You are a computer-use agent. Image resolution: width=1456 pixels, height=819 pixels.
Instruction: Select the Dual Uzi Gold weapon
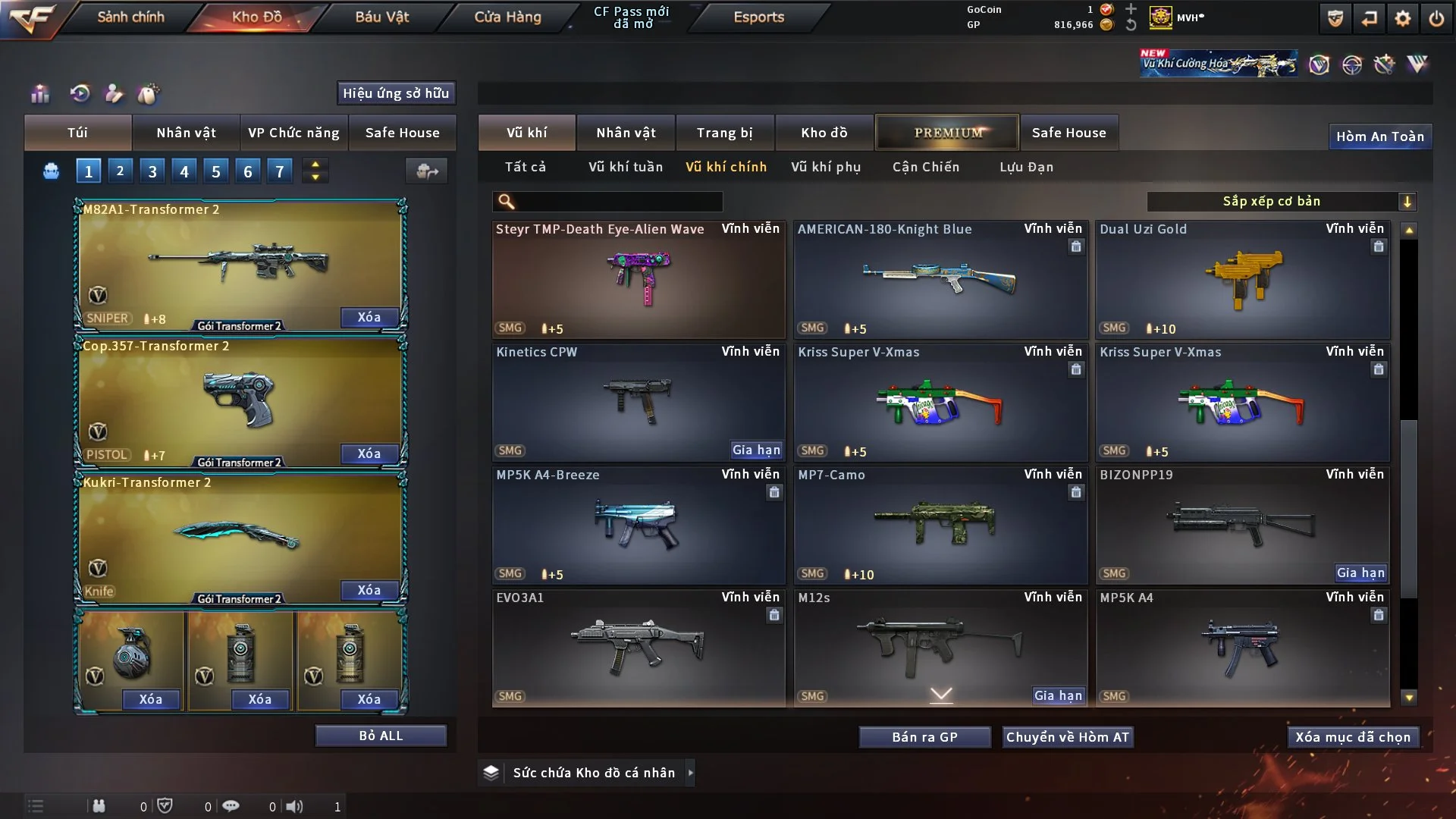coord(1242,281)
